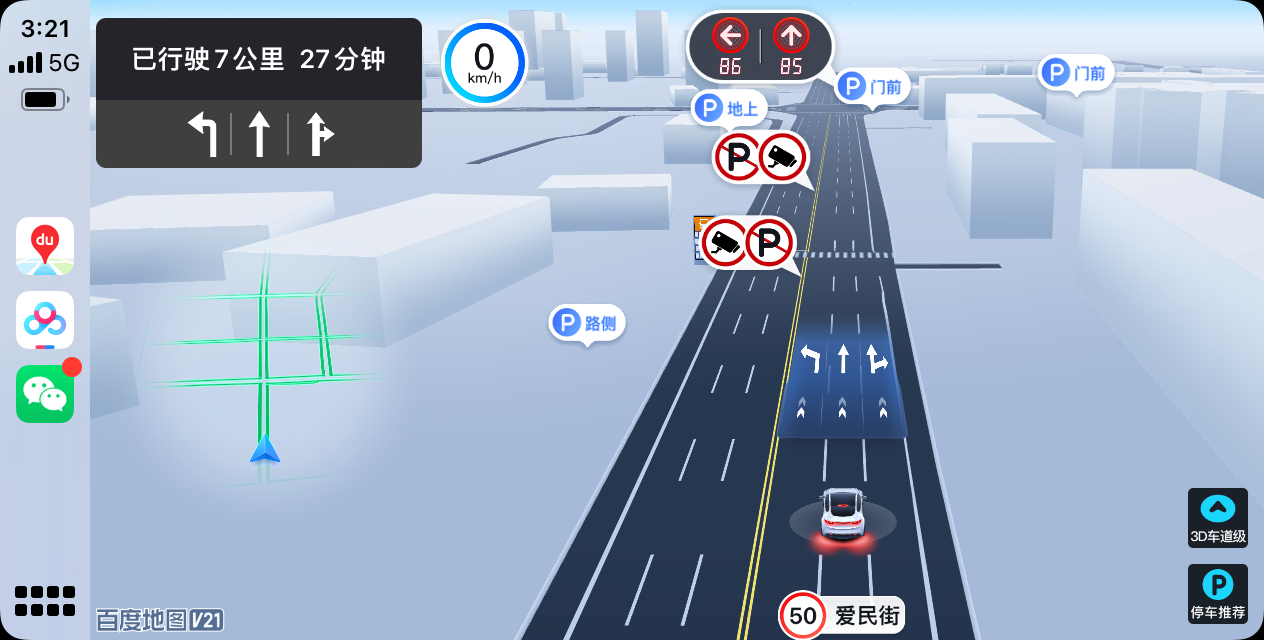Open WeChat from the sidebar

coord(45,394)
